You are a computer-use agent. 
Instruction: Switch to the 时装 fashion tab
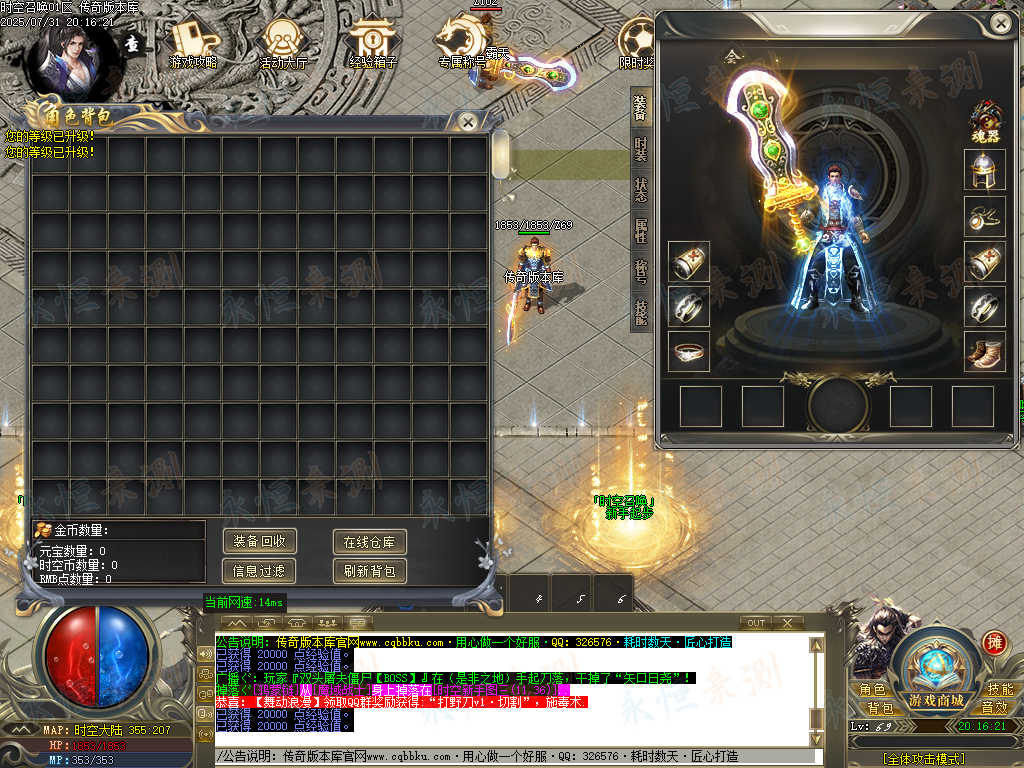[640, 149]
